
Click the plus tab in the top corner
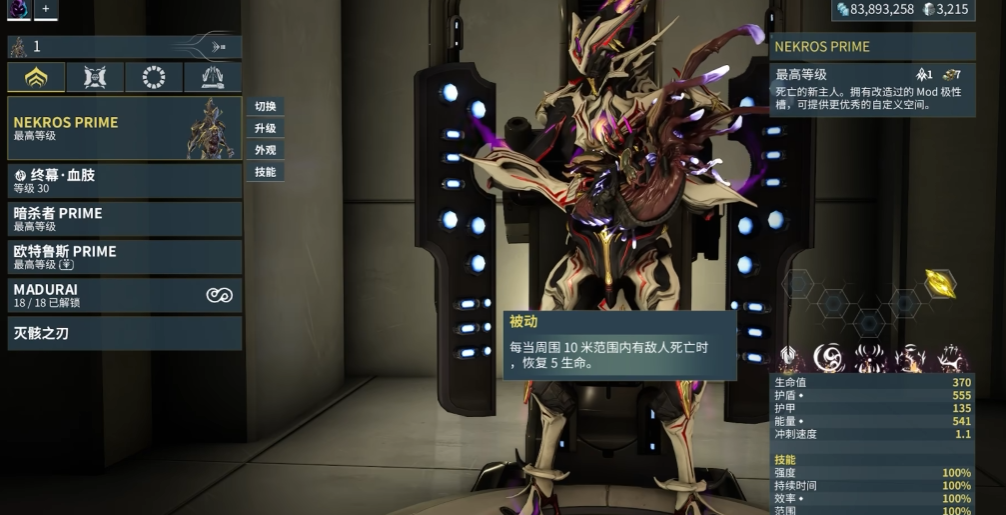pyautogui.click(x=45, y=9)
